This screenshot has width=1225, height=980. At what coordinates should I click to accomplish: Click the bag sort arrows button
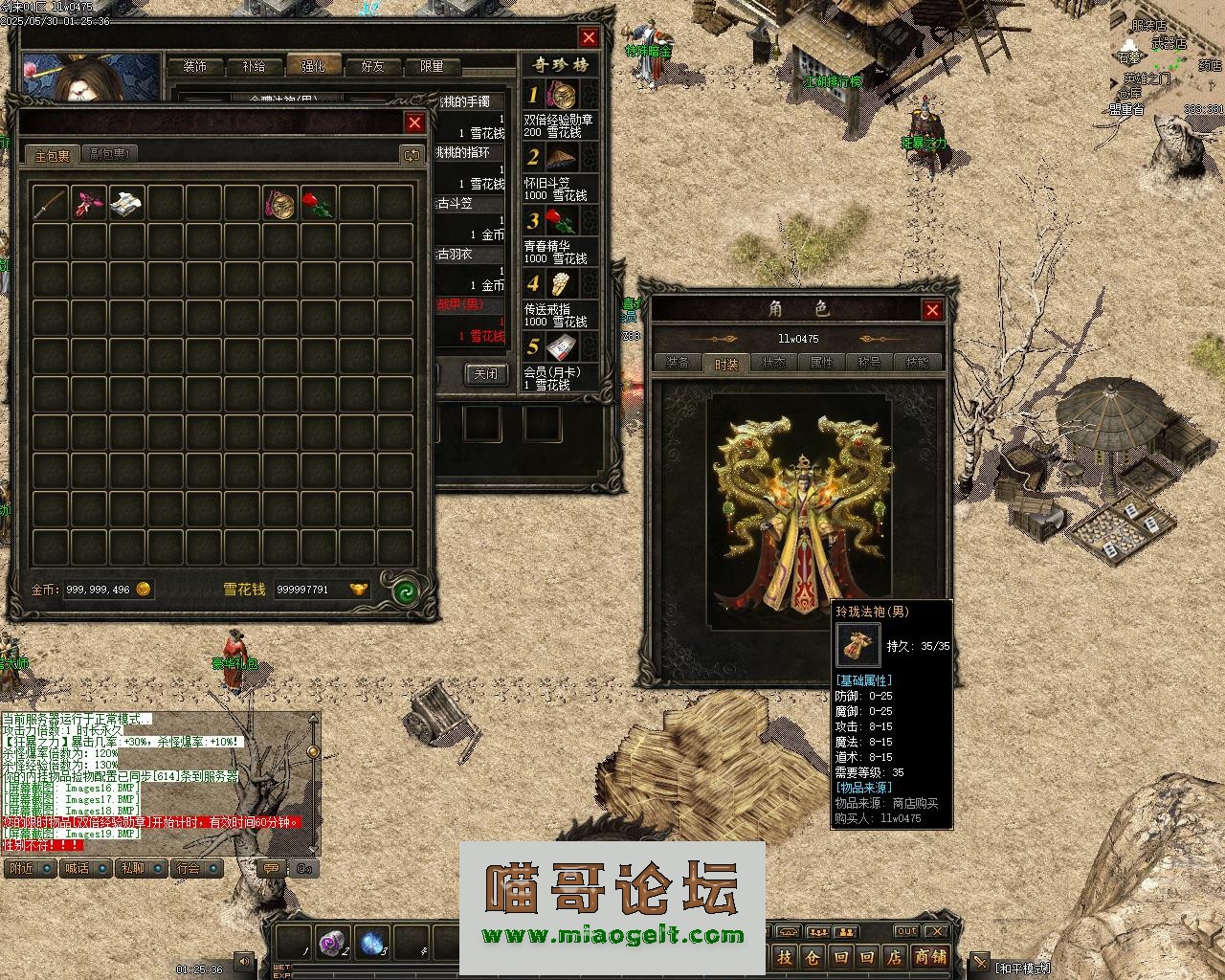pos(412,154)
